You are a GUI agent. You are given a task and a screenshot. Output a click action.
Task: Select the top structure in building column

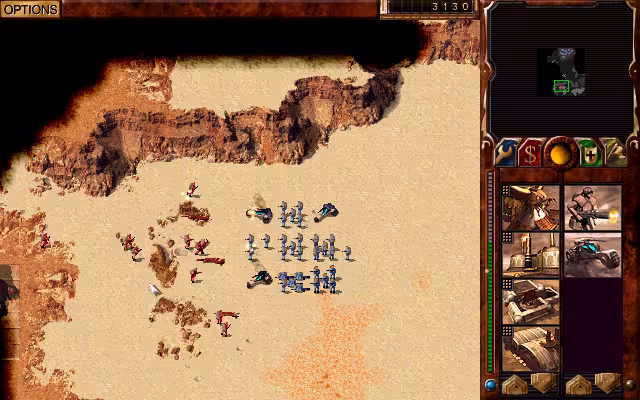(530, 207)
